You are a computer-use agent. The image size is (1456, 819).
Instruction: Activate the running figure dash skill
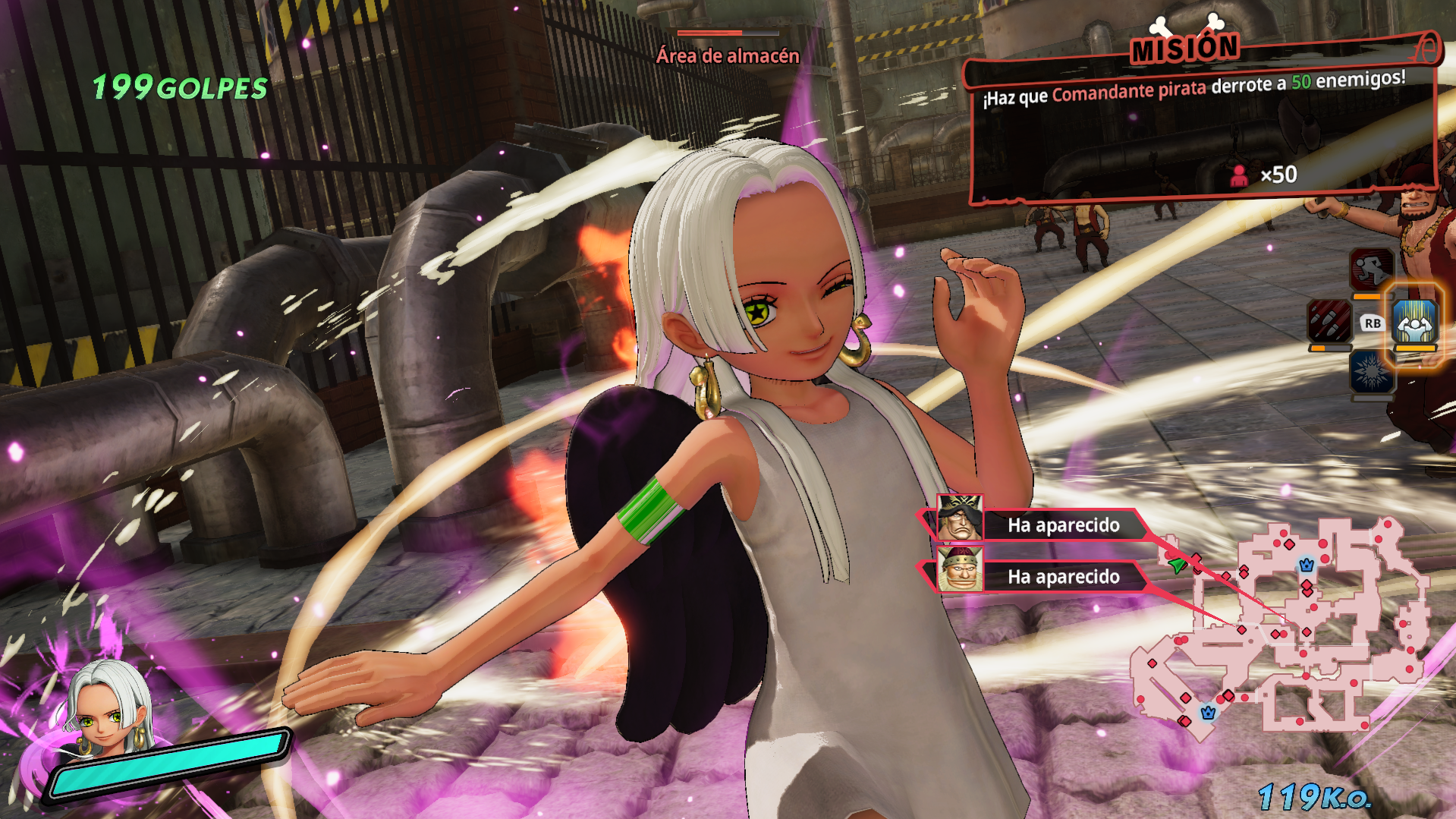(x=1372, y=268)
